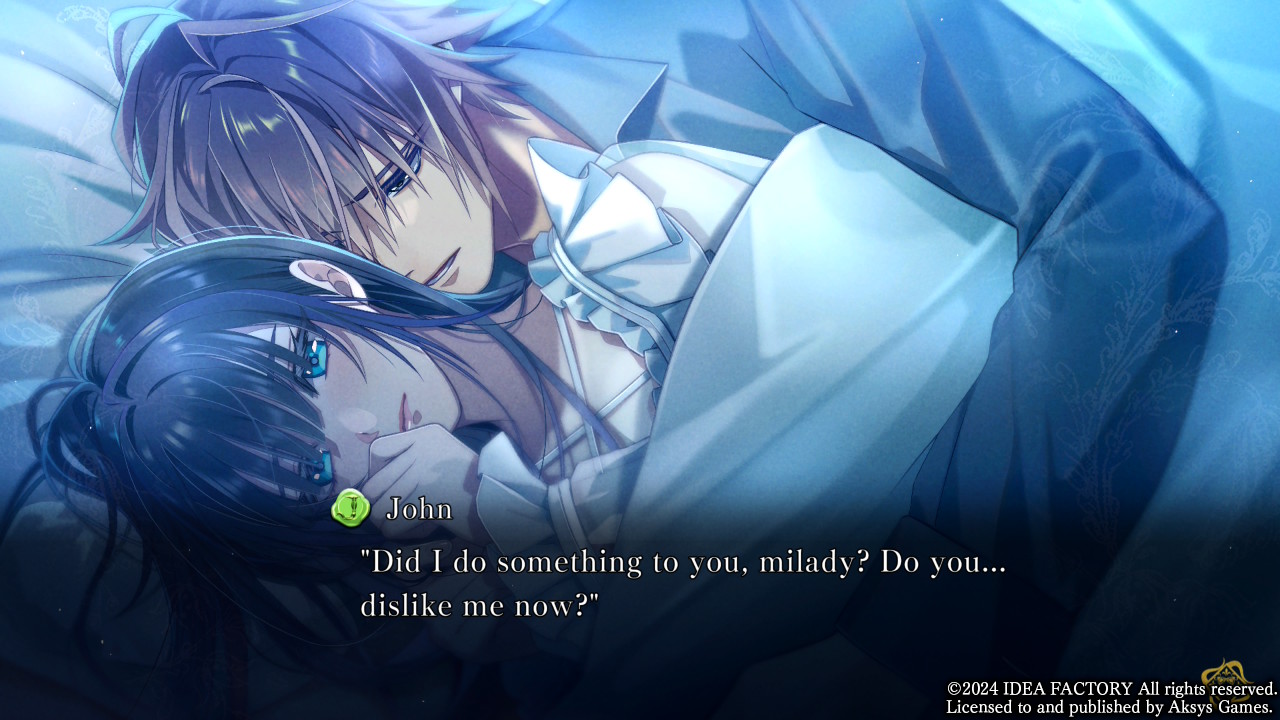Click the gold crest advance indicator
This screenshot has width=1280, height=720.
tap(1227, 679)
